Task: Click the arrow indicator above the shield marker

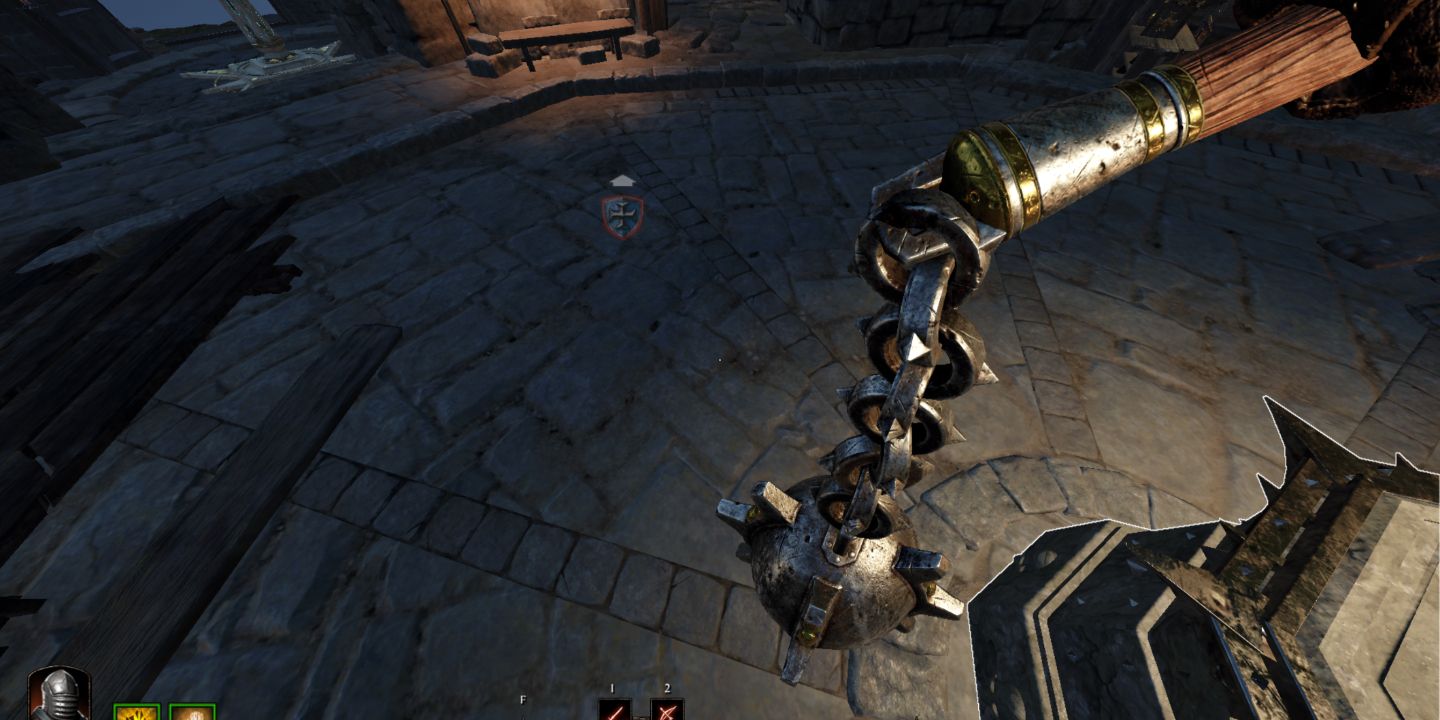Action: [622, 182]
